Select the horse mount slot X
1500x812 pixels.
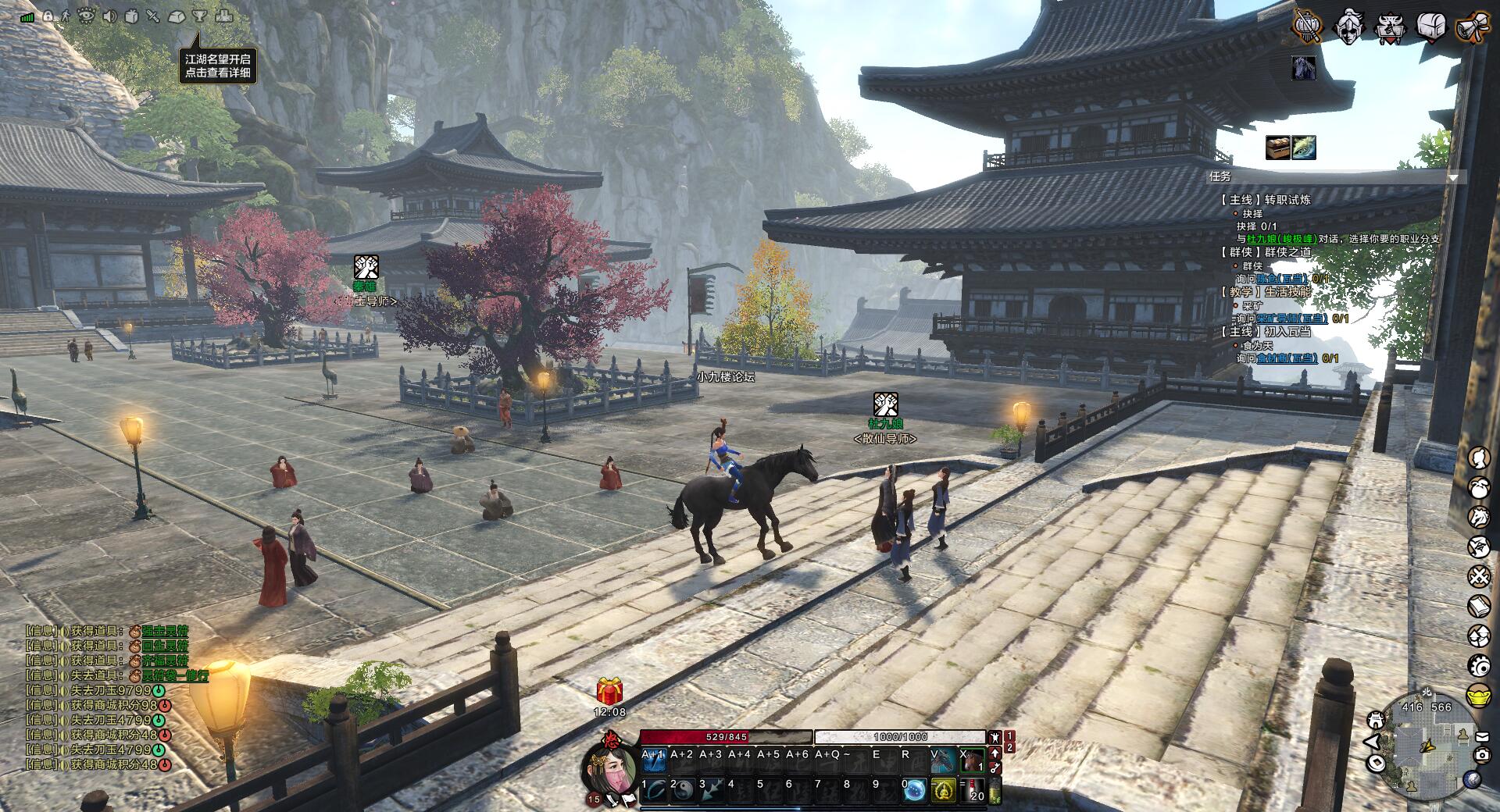[972, 760]
